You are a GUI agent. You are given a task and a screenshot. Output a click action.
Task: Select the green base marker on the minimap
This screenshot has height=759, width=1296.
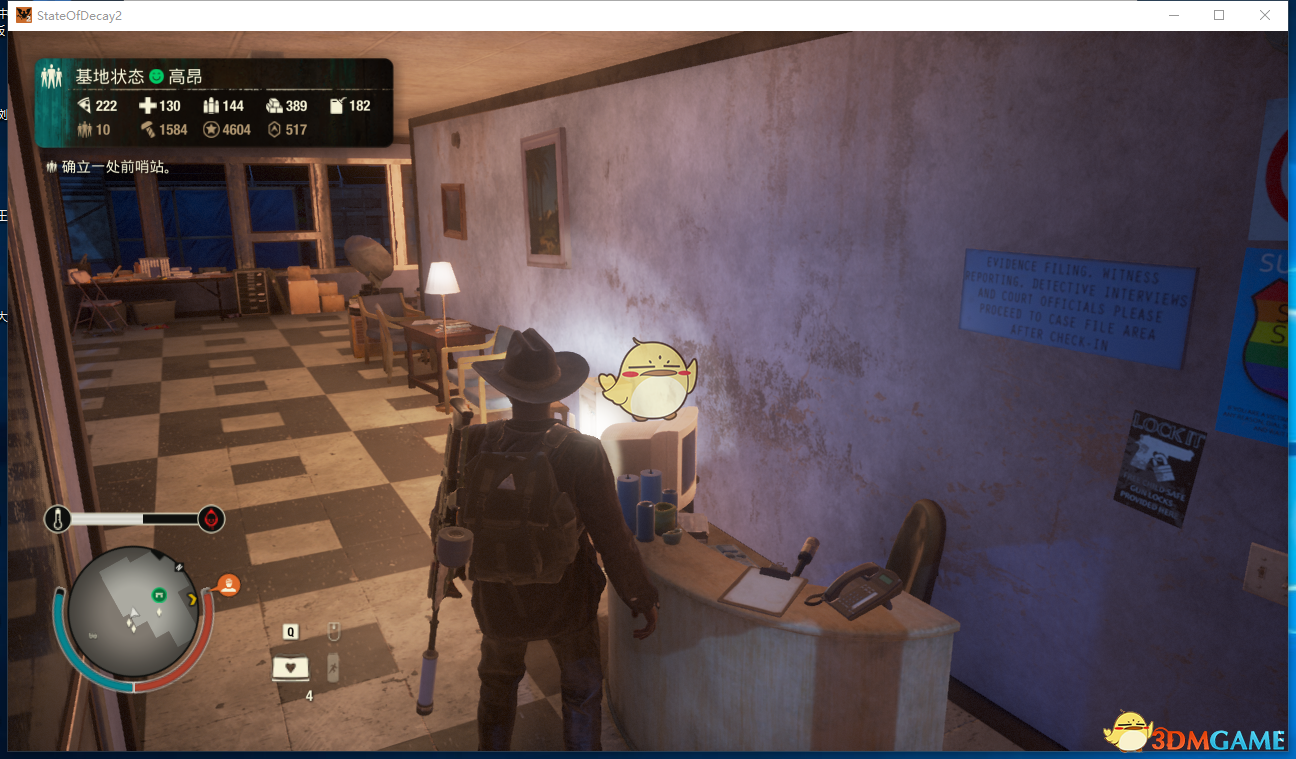(158, 596)
